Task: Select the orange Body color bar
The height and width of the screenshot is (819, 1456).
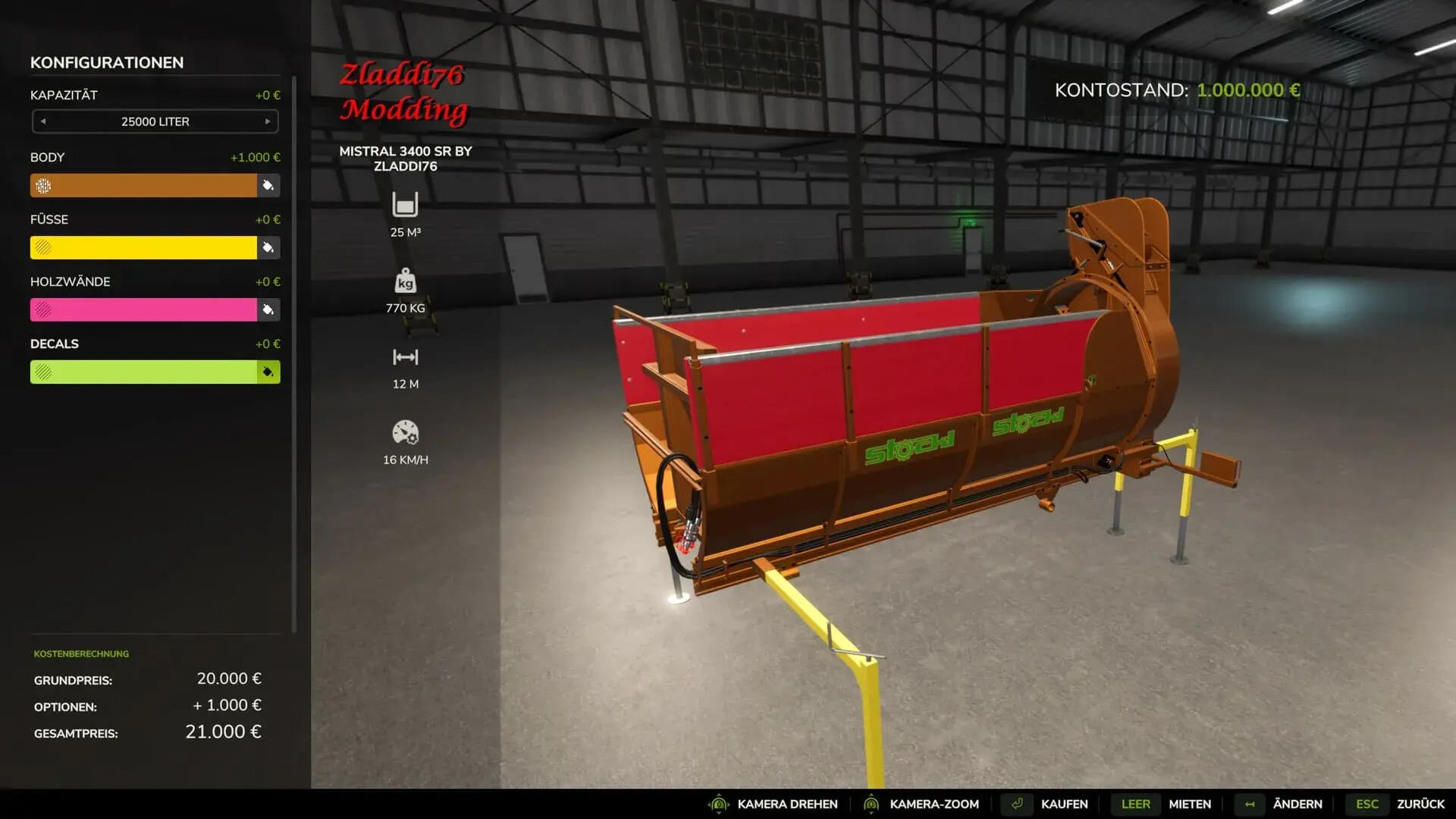Action: tap(143, 186)
